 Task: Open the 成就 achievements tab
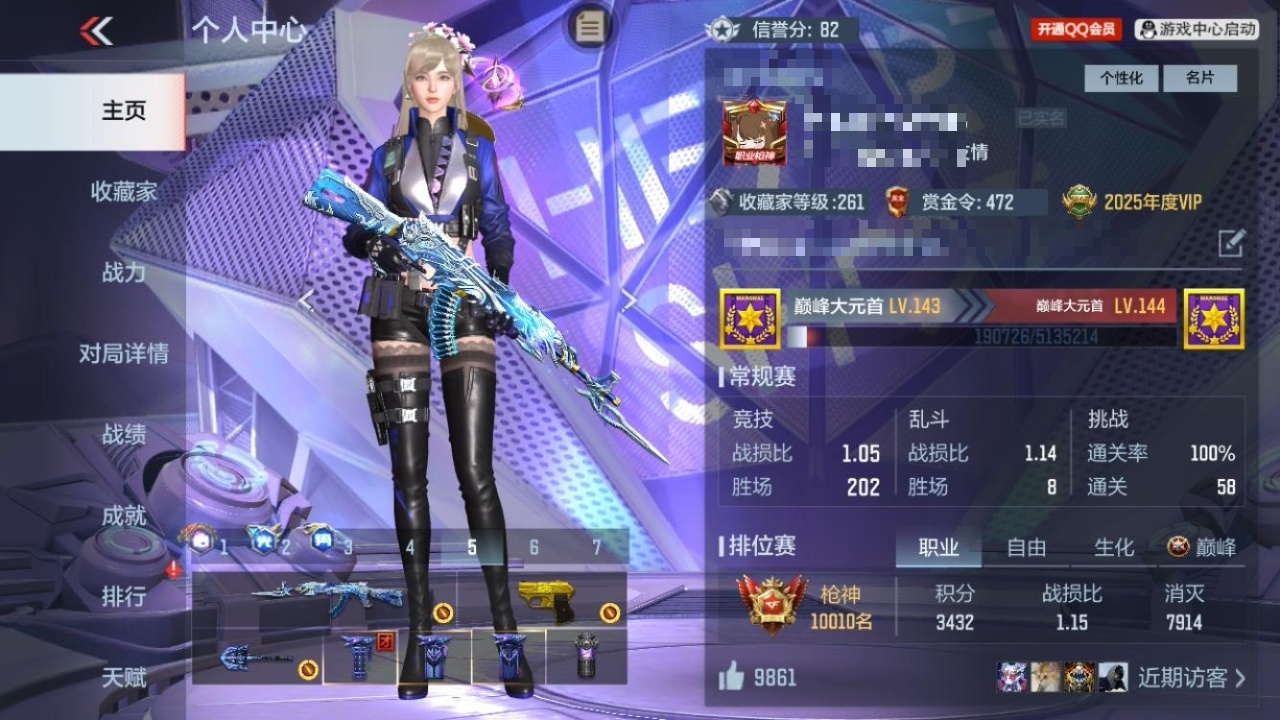click(x=123, y=516)
